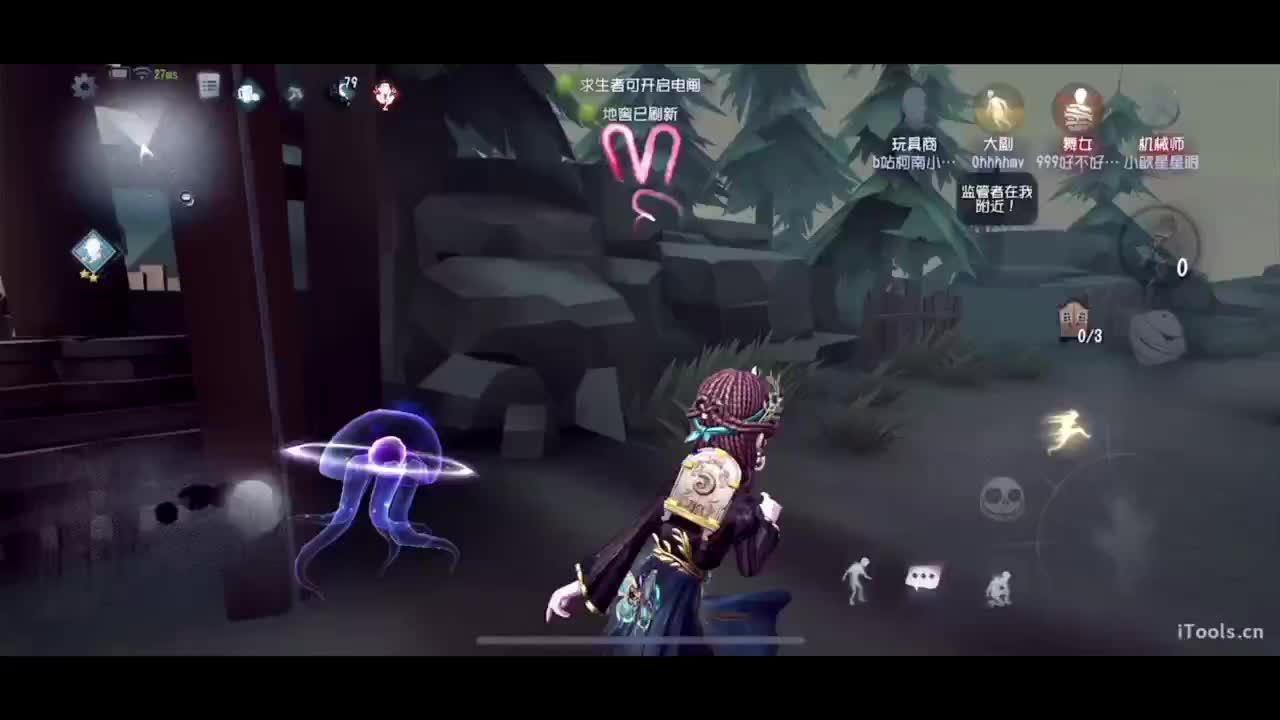This screenshot has width=1280, height=720.
Task: Activate the red dancer character icon
Action: 385,92
